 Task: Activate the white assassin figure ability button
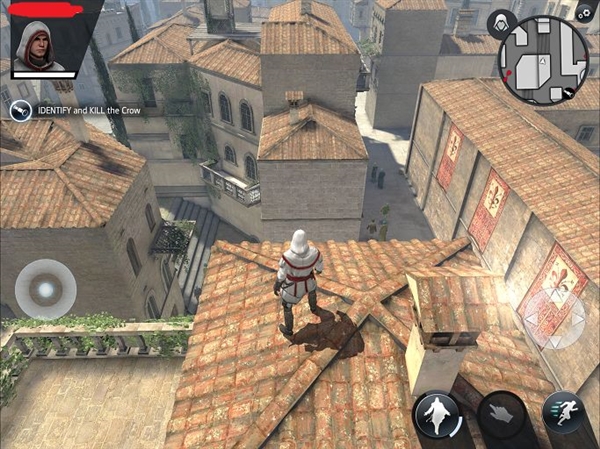pos(438,413)
